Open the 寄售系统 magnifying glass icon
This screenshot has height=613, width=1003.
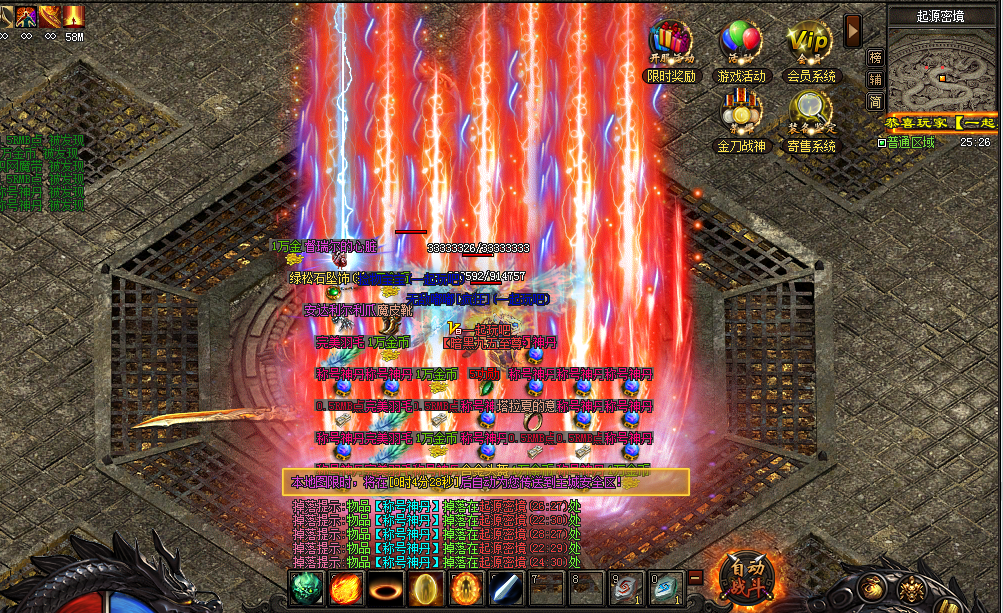810,113
